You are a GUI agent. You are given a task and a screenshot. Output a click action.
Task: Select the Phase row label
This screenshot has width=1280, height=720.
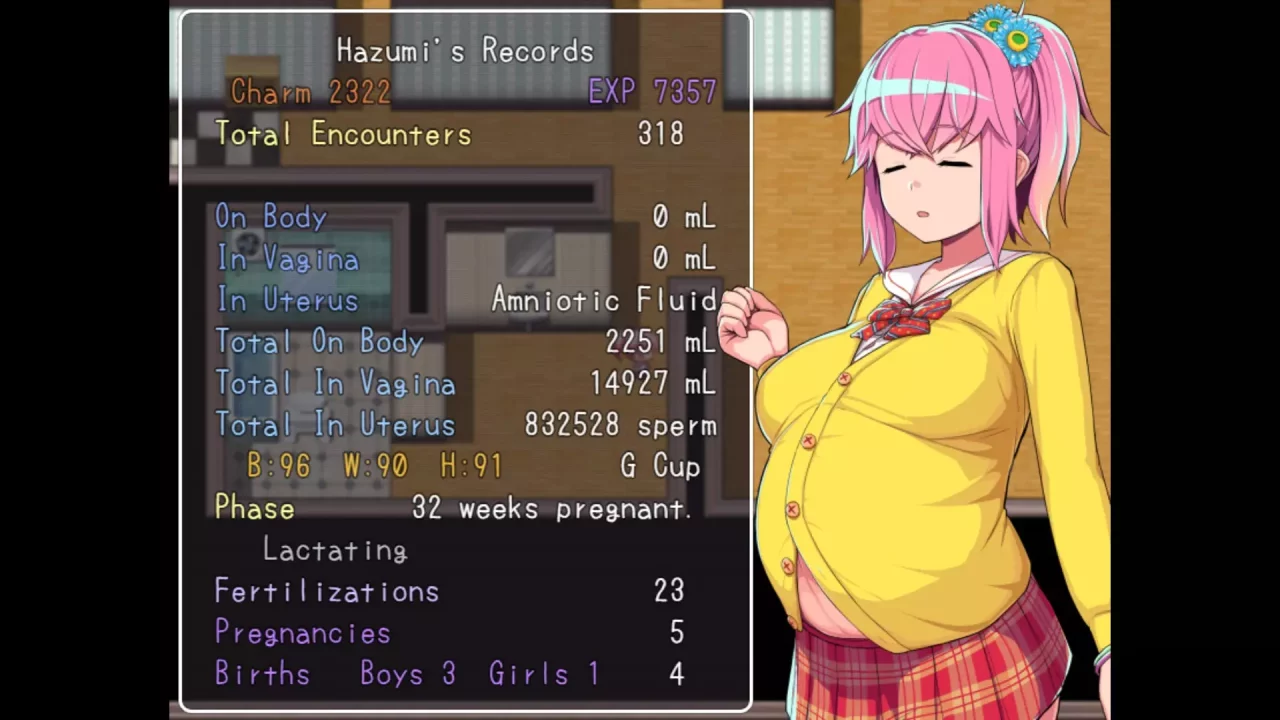click(254, 508)
